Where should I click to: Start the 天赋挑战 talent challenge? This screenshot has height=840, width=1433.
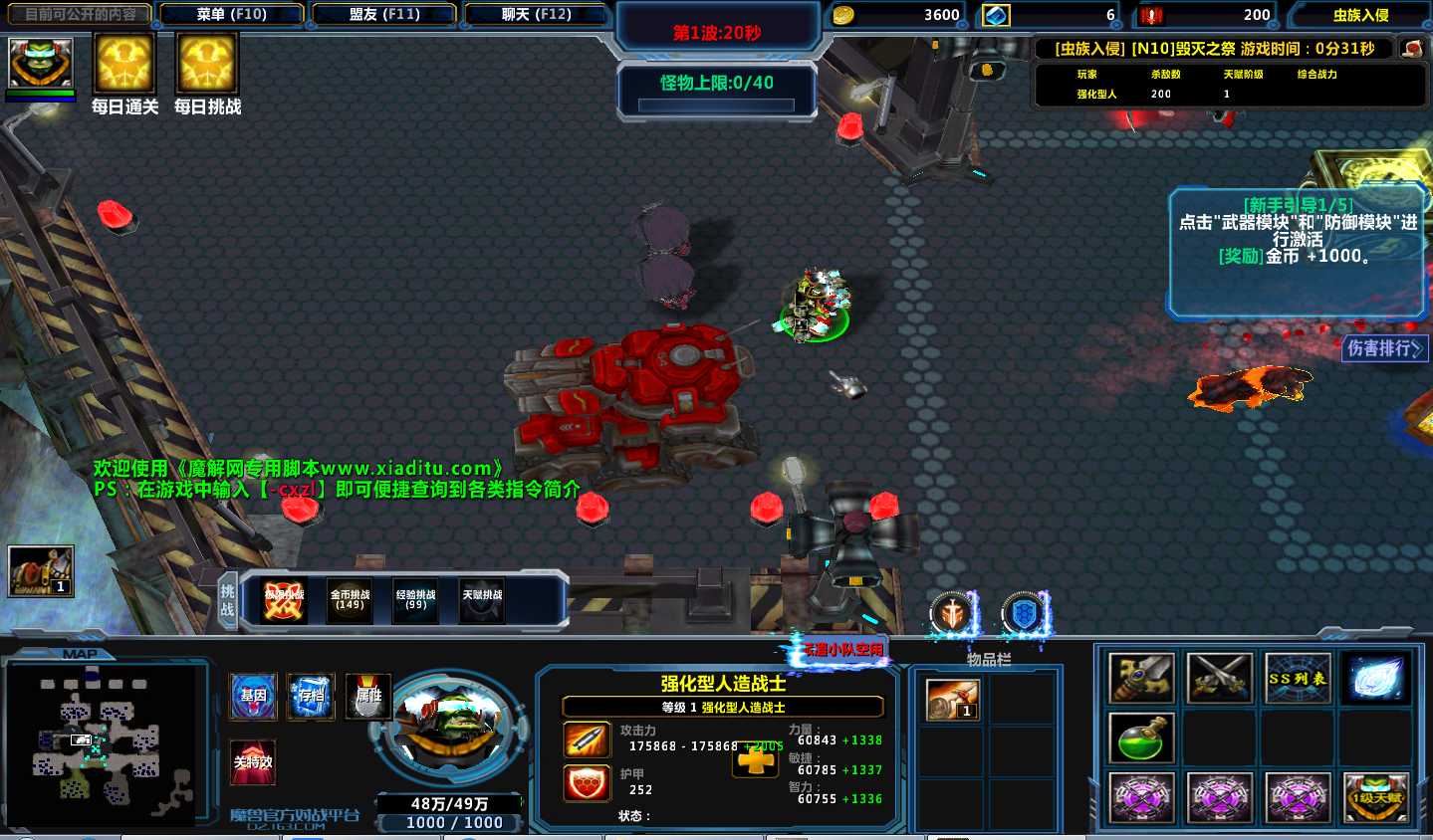click(x=482, y=600)
